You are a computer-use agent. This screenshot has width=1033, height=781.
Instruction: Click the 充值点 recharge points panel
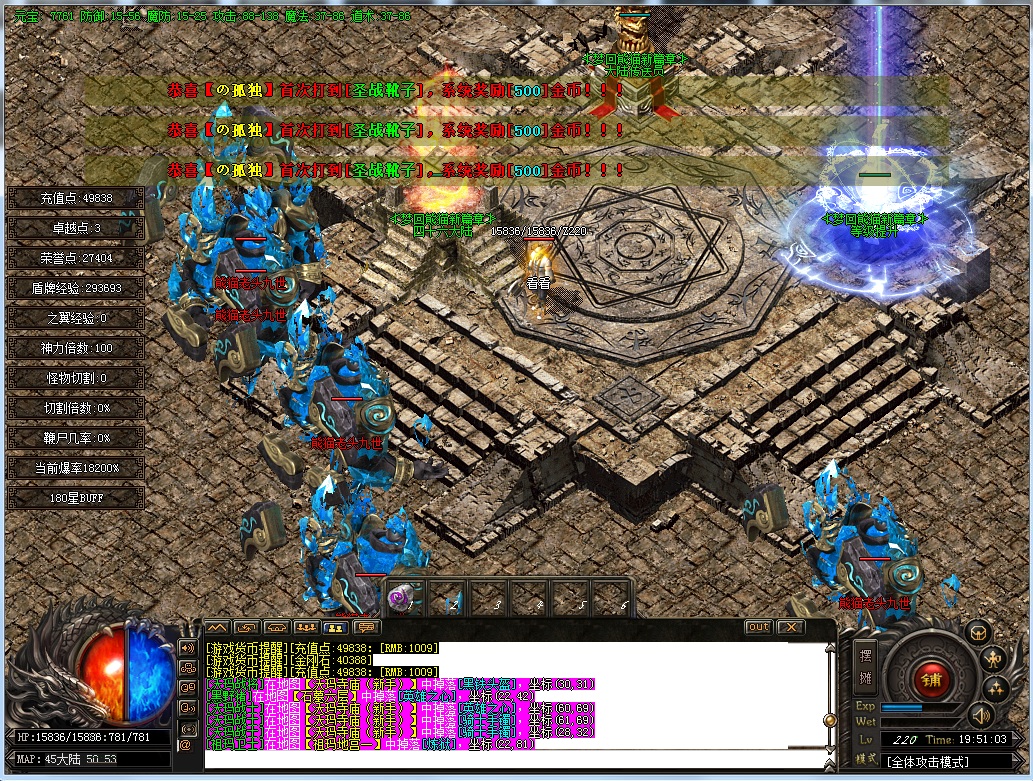(x=77, y=198)
